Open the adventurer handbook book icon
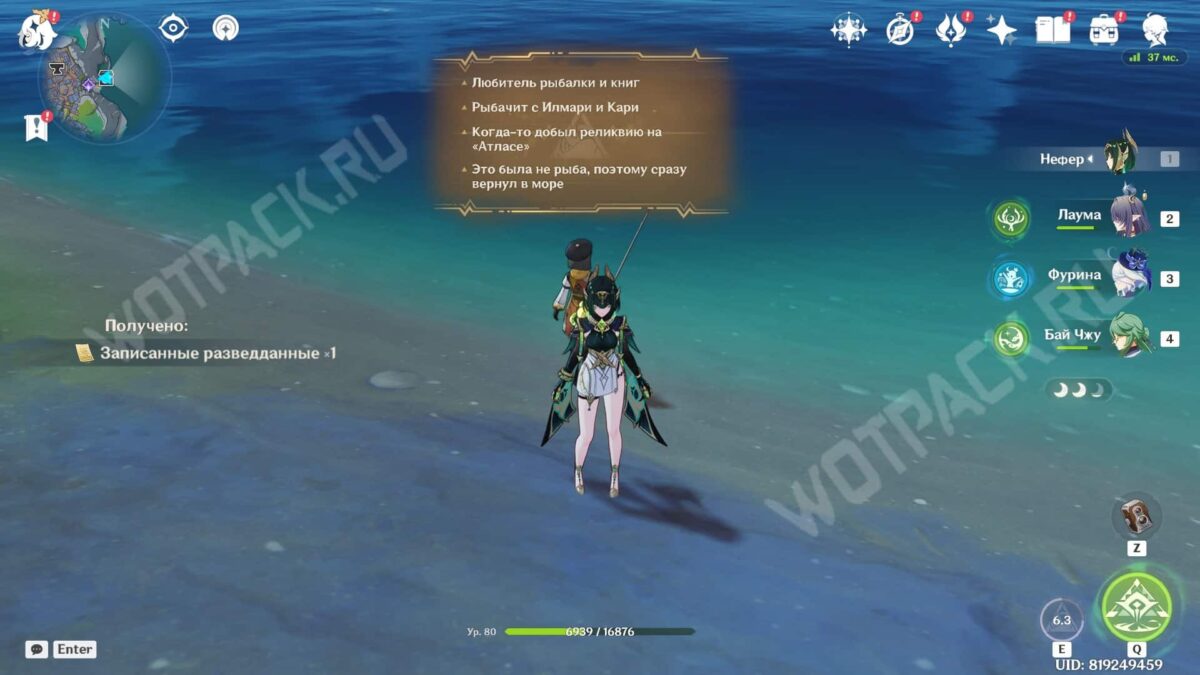The width and height of the screenshot is (1200, 675). click(1052, 30)
